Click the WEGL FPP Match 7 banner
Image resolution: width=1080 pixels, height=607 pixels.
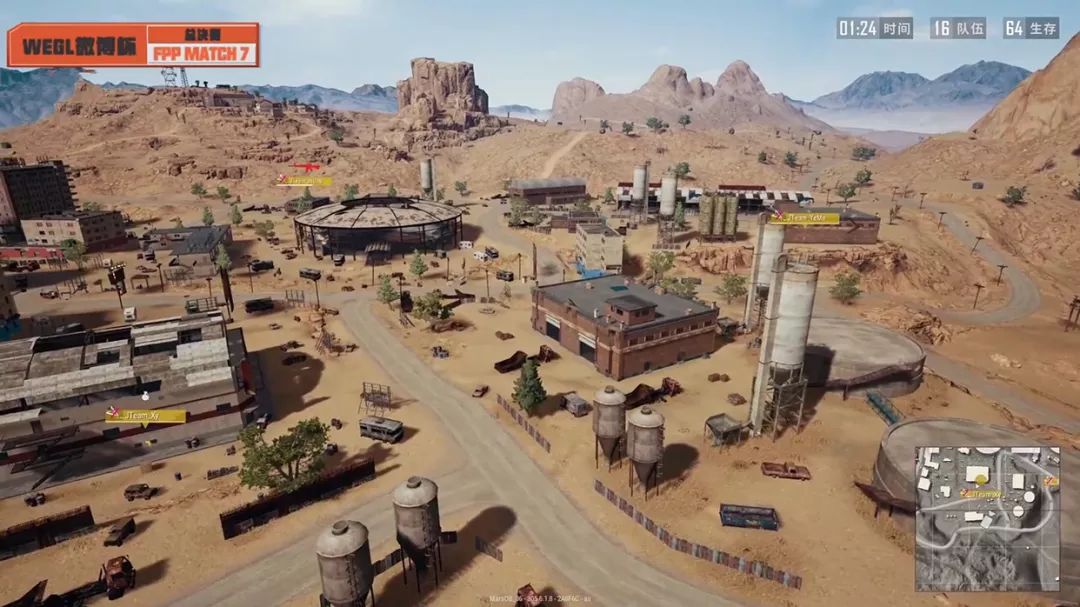click(x=133, y=45)
